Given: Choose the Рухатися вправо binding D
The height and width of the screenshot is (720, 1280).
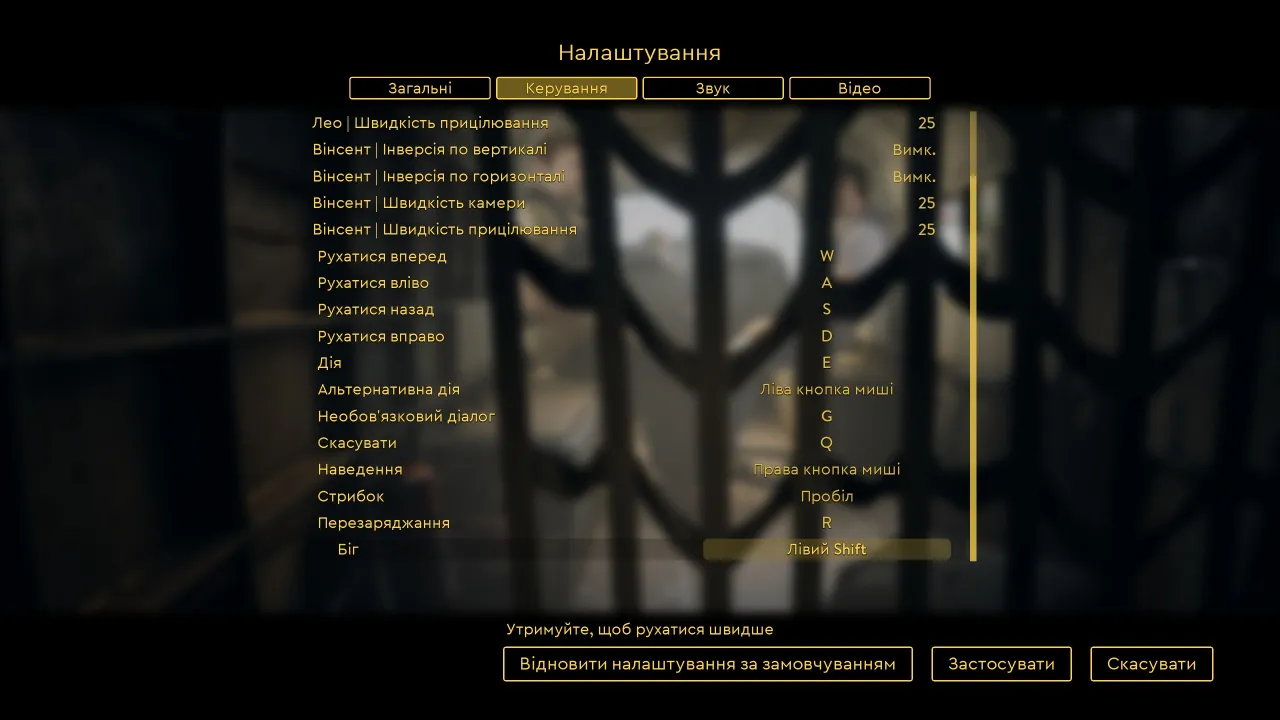Looking at the screenshot, I should pos(826,336).
